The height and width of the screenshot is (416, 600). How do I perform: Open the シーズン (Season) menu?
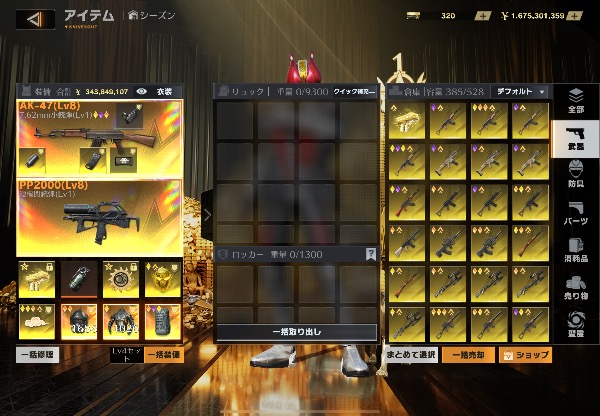pos(153,16)
